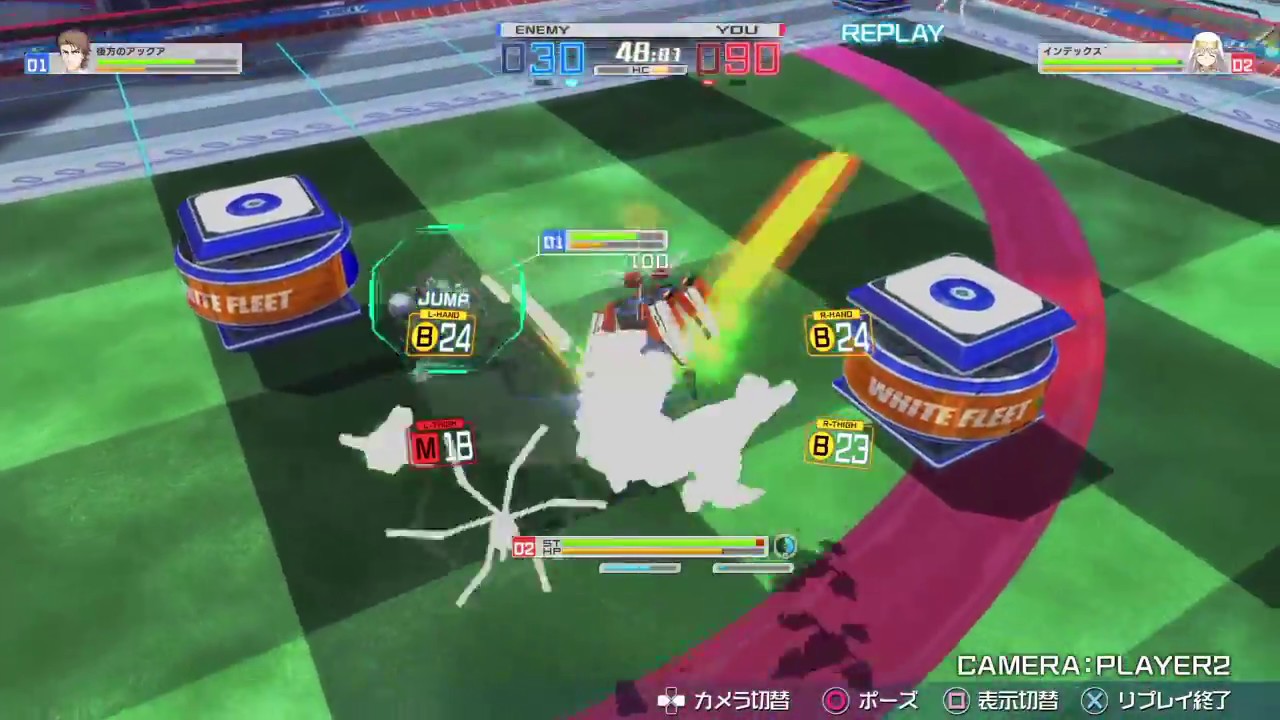Click the JUMP indicator on the targeted mech
This screenshot has height=720, width=1280.
(445, 297)
